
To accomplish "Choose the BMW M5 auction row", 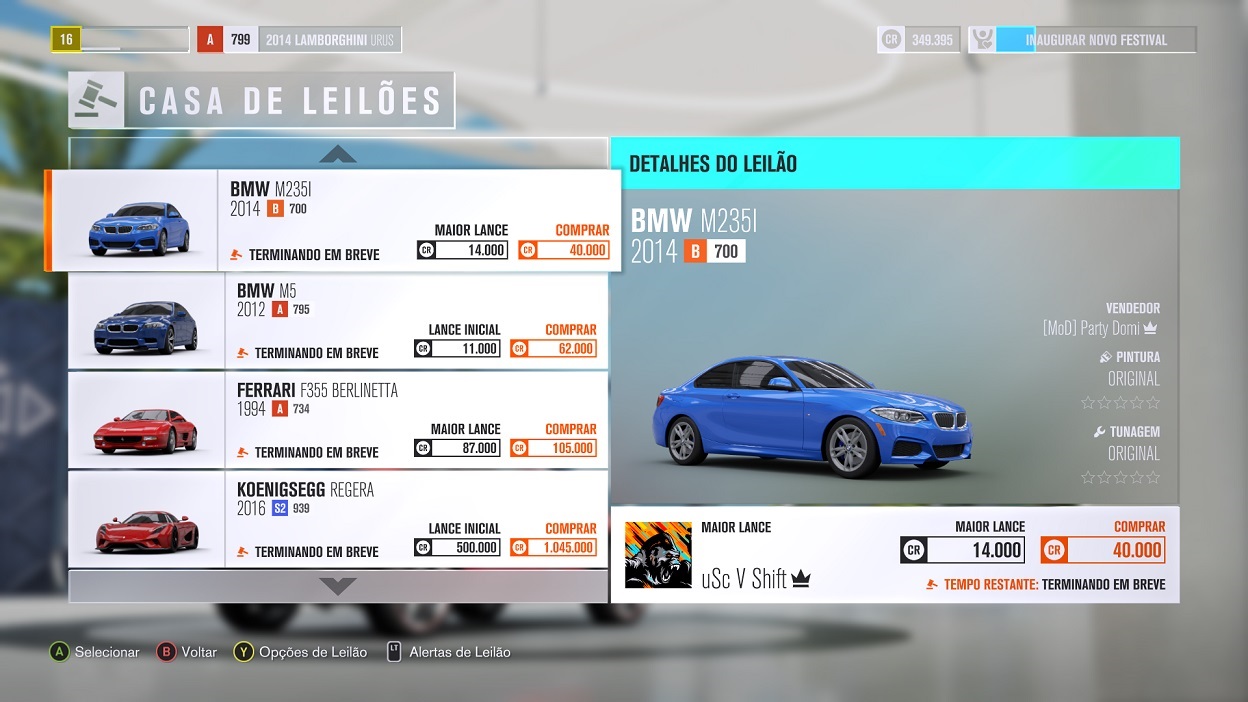I will pos(337,320).
